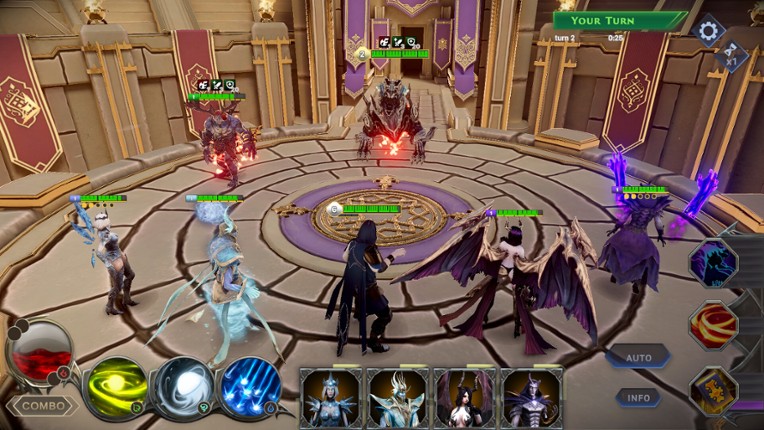Screen dimensions: 764x430
Task: Enable AUTO battle mode
Action: 638,357
